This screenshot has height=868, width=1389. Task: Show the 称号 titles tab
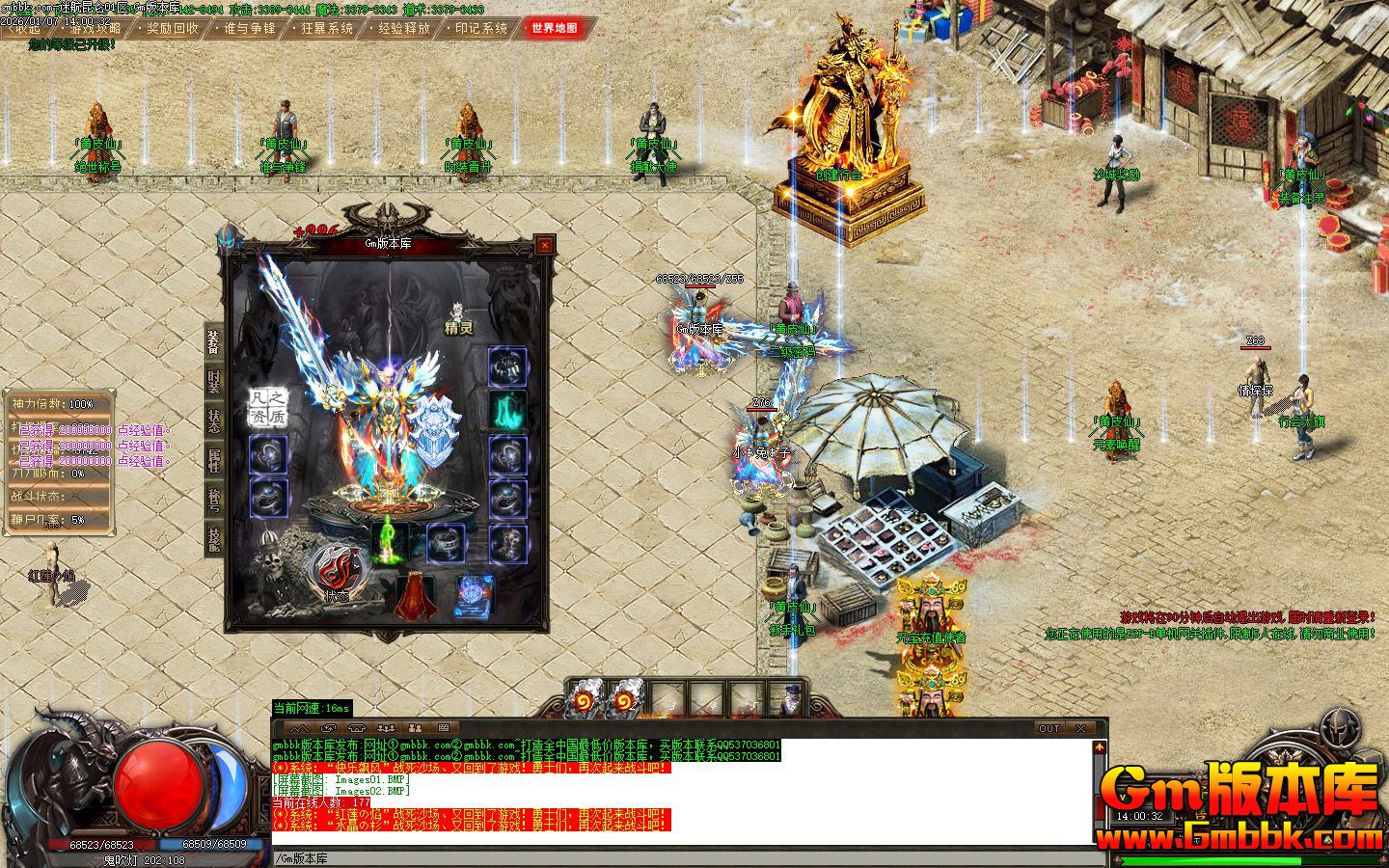[213, 499]
